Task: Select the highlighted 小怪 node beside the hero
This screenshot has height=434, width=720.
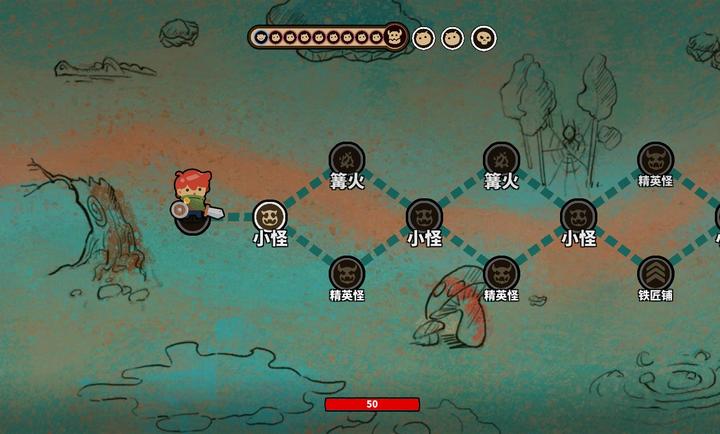Action: [270, 217]
